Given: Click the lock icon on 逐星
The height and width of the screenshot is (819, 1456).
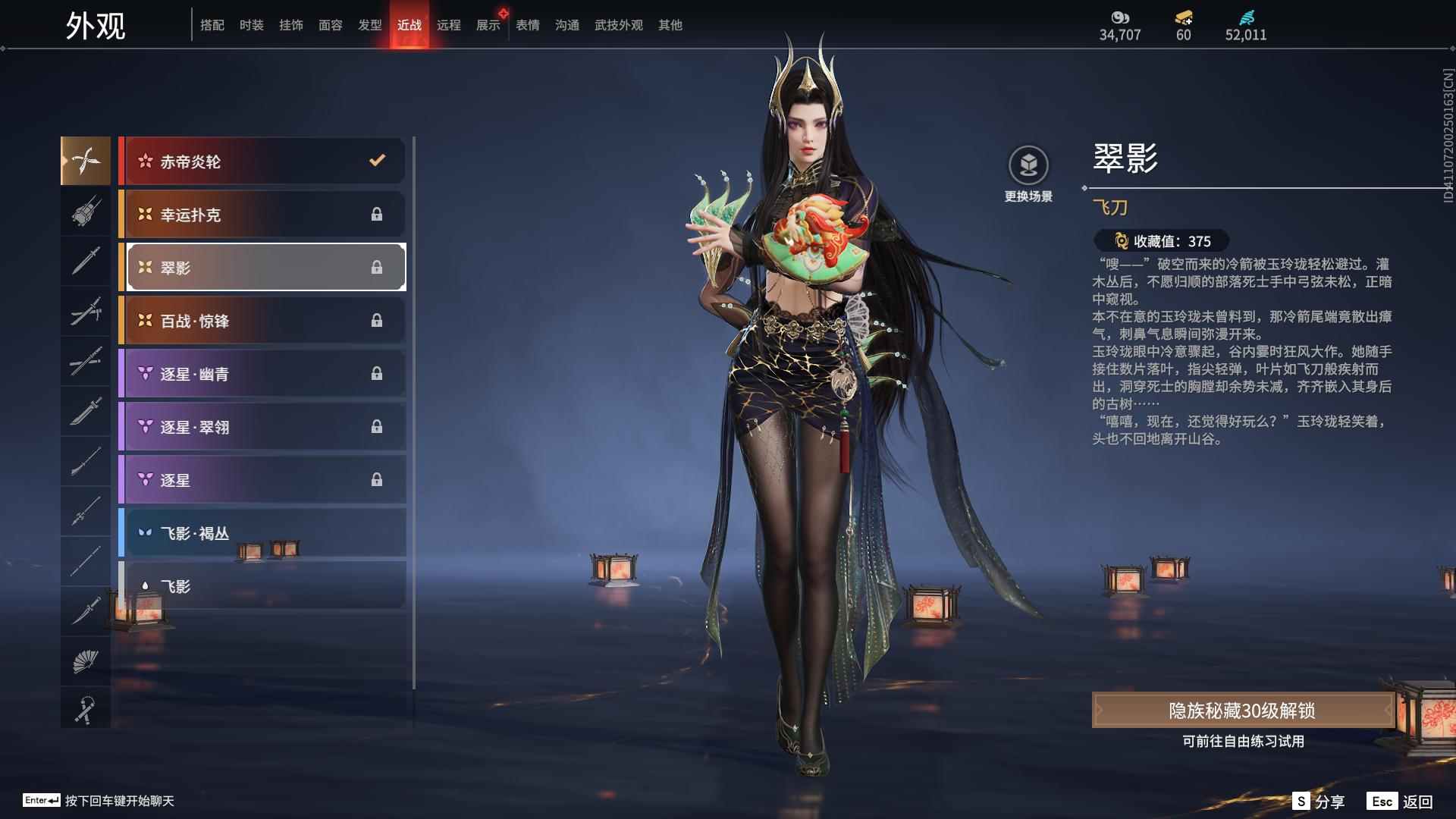Looking at the screenshot, I should pyautogui.click(x=377, y=479).
